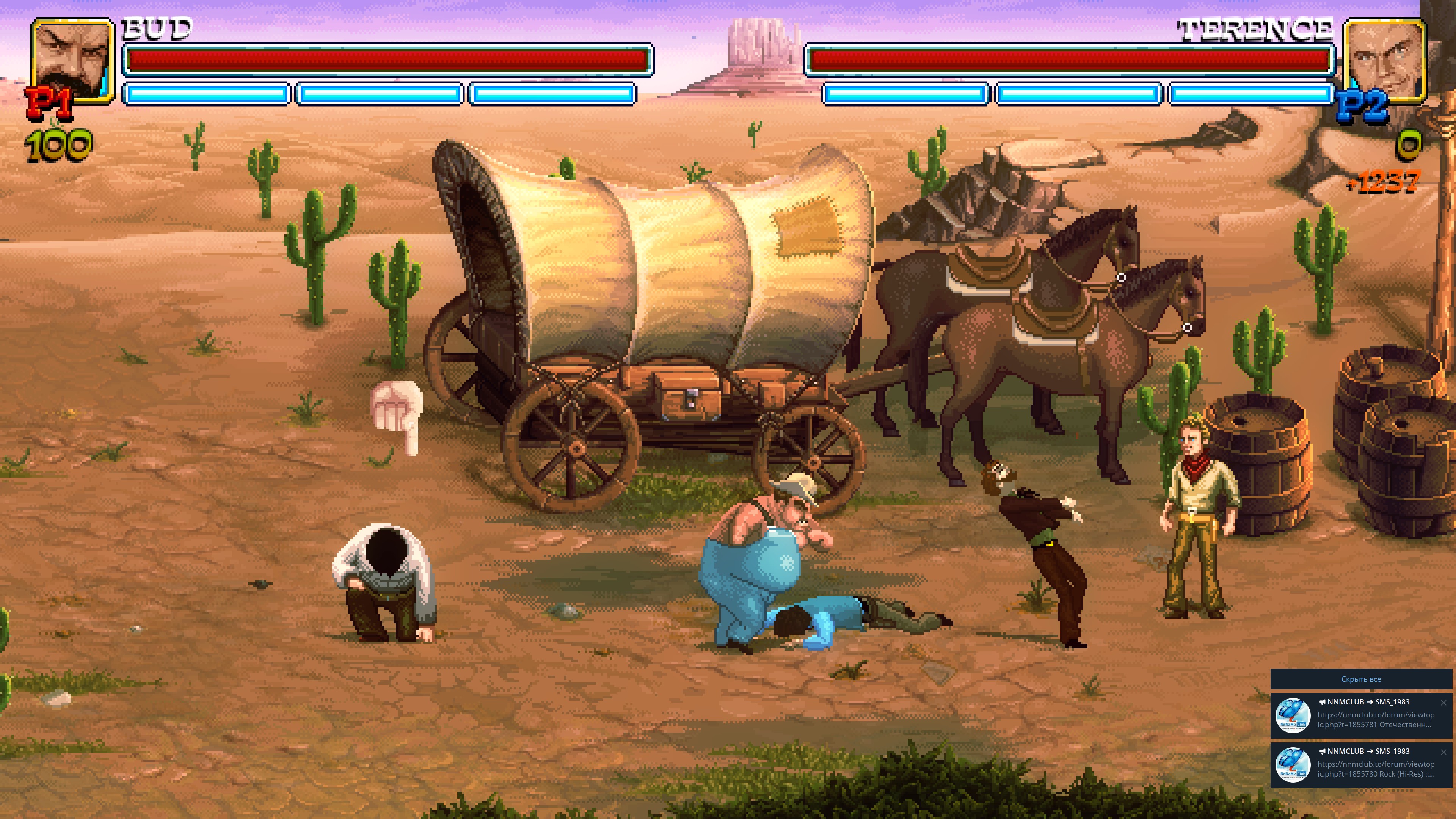Hide all notifications with "Скрыть все"

1360,679
